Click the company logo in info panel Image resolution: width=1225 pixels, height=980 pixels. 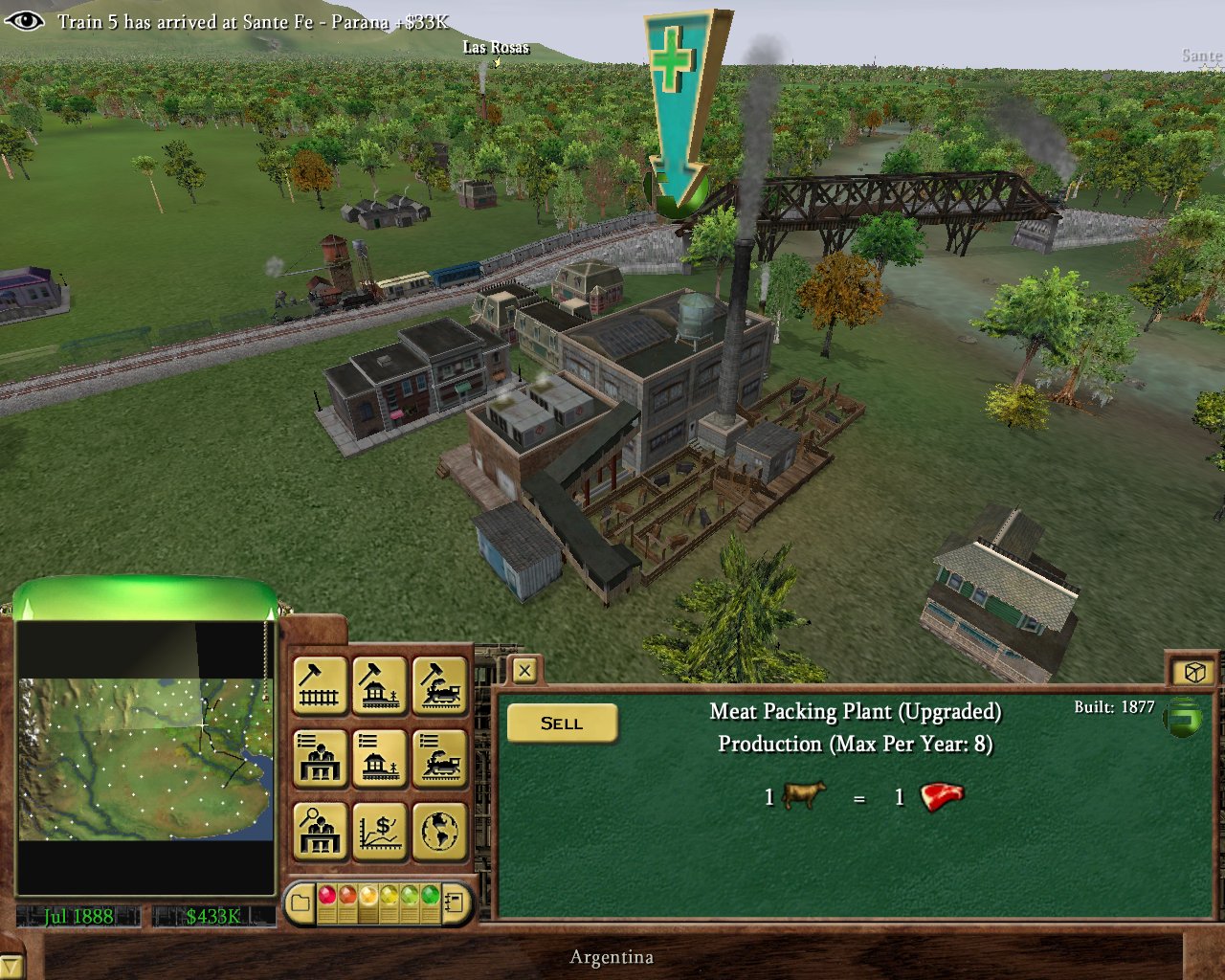coord(1182,718)
